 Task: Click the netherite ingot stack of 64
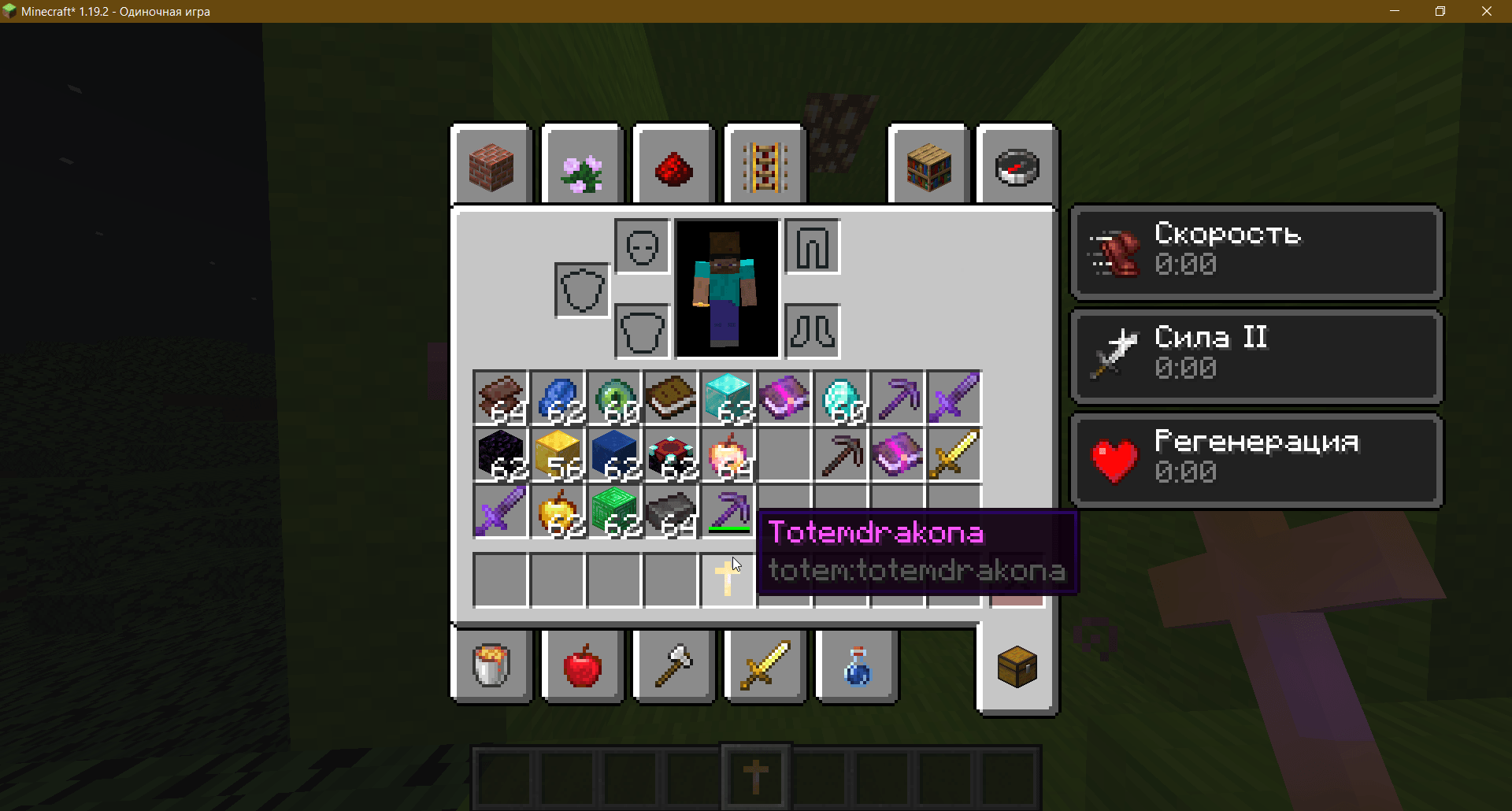670,511
